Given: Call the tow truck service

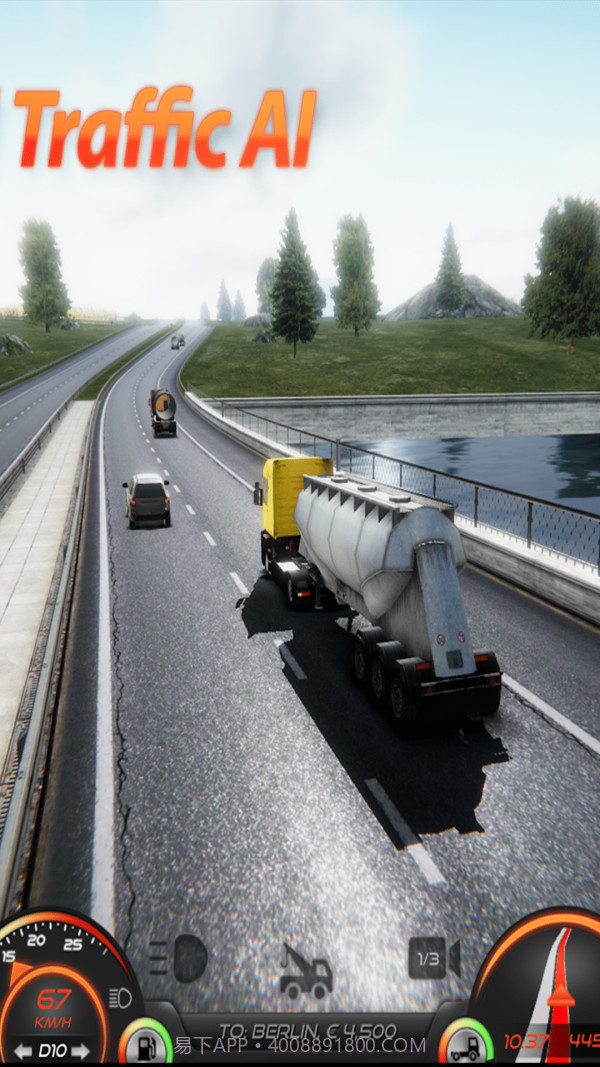Looking at the screenshot, I should coord(305,970).
